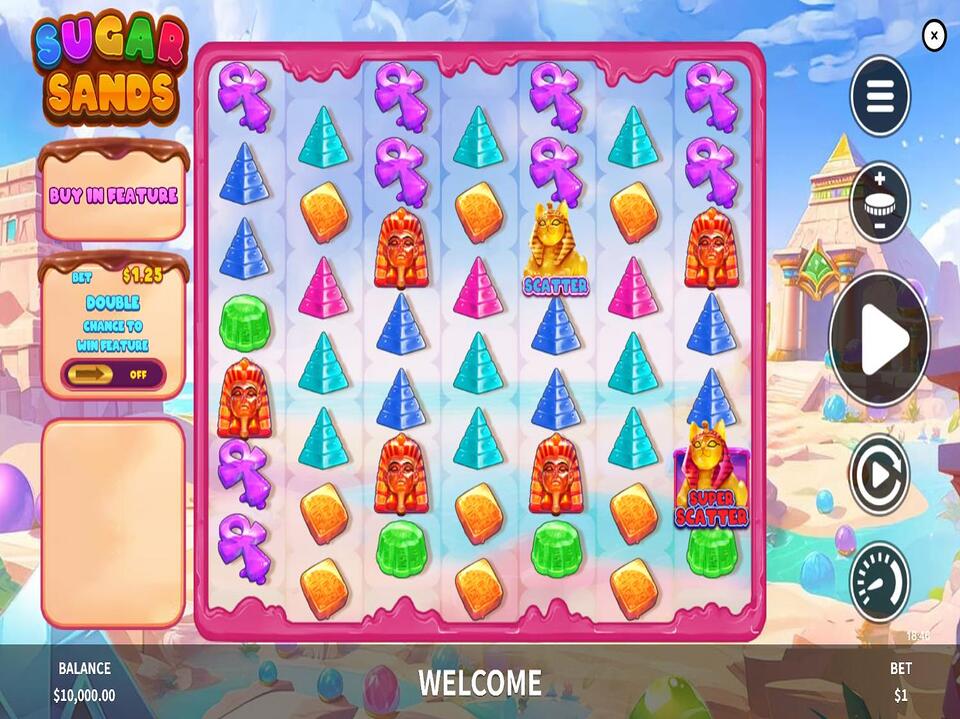960x719 pixels.
Task: Toggle the turbo speed gauge button
Action: pyautogui.click(x=880, y=582)
